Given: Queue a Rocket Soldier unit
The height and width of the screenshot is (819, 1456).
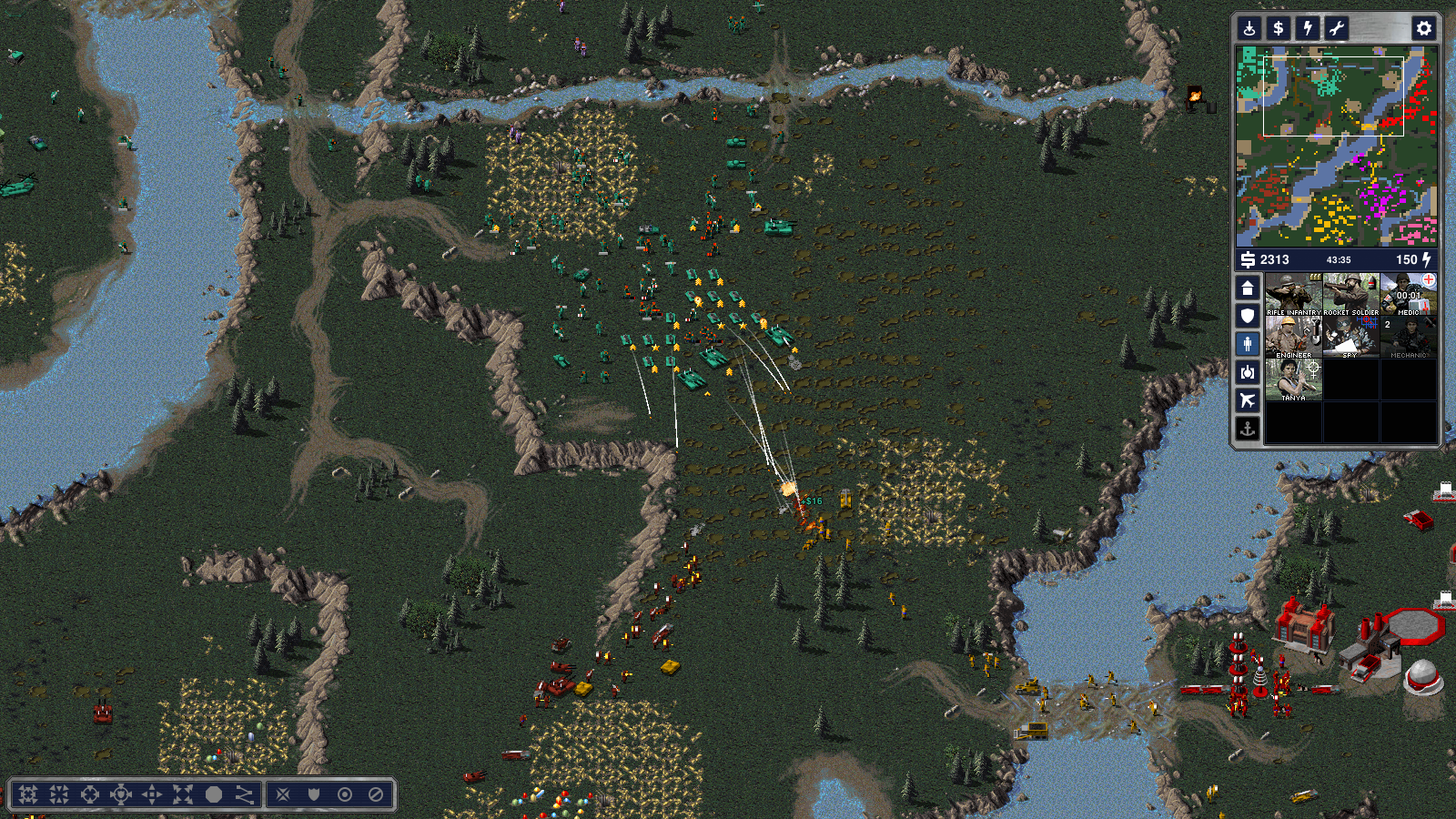Looking at the screenshot, I should coord(1350,295).
